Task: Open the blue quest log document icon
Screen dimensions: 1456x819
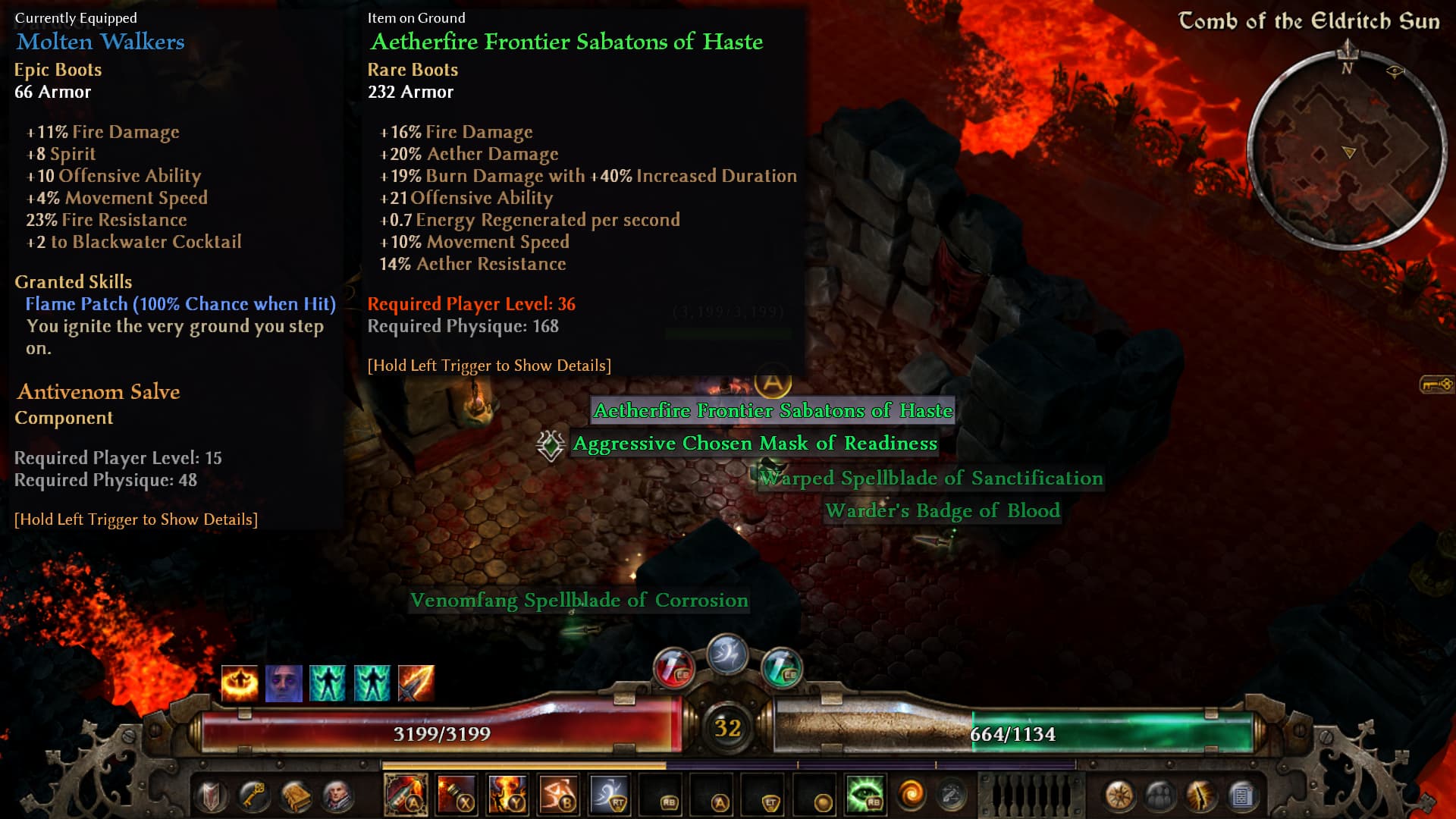Action: pyautogui.click(x=1241, y=795)
